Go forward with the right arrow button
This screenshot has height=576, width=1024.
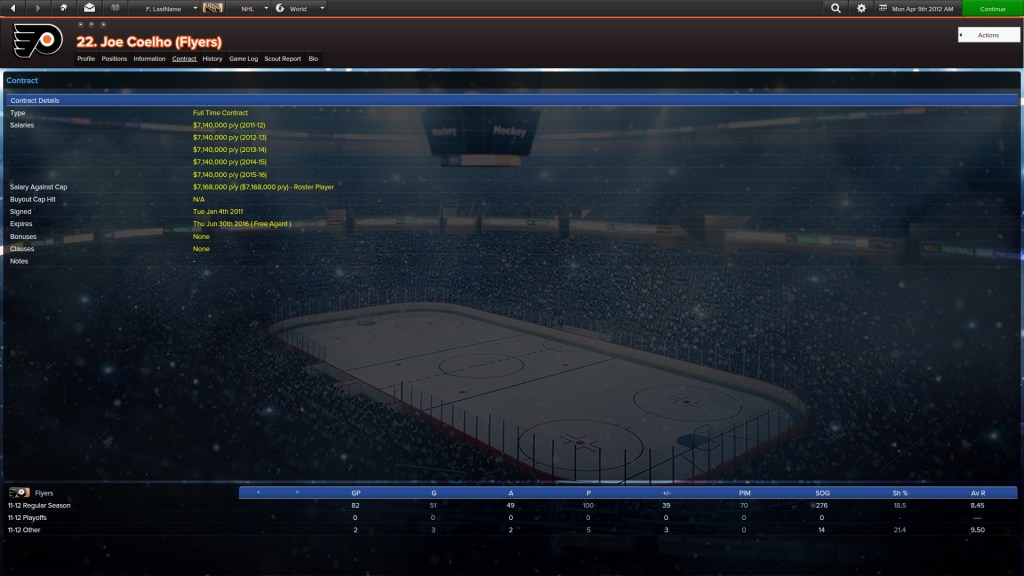point(38,9)
